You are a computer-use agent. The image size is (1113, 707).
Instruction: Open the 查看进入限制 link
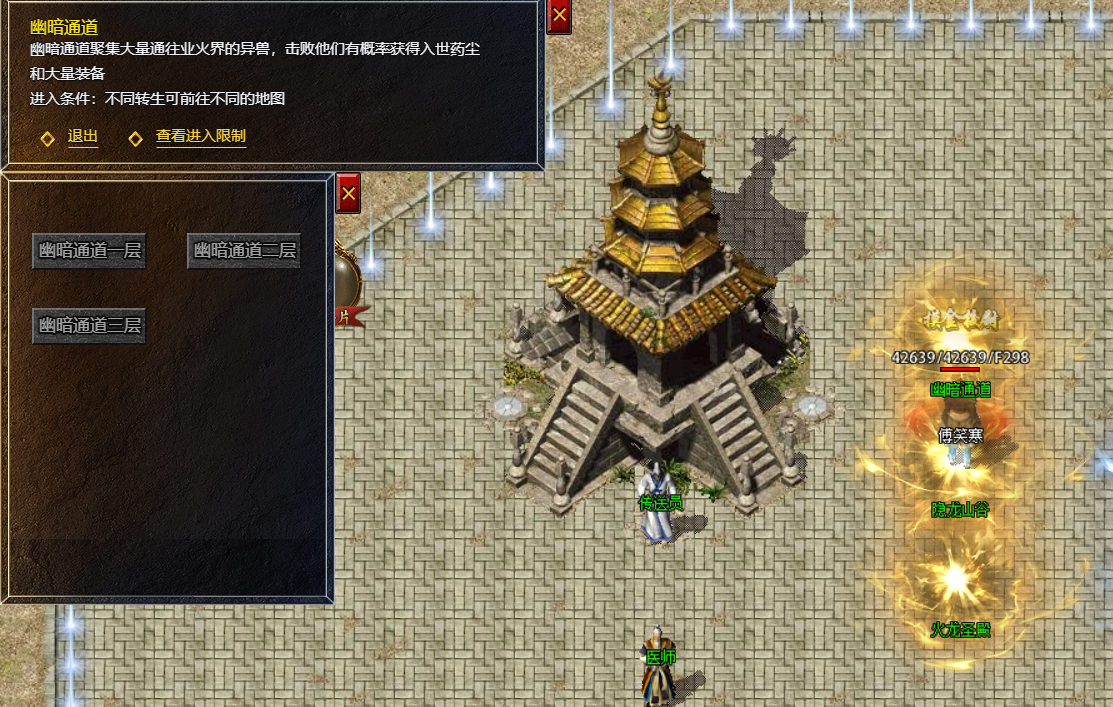tap(200, 137)
